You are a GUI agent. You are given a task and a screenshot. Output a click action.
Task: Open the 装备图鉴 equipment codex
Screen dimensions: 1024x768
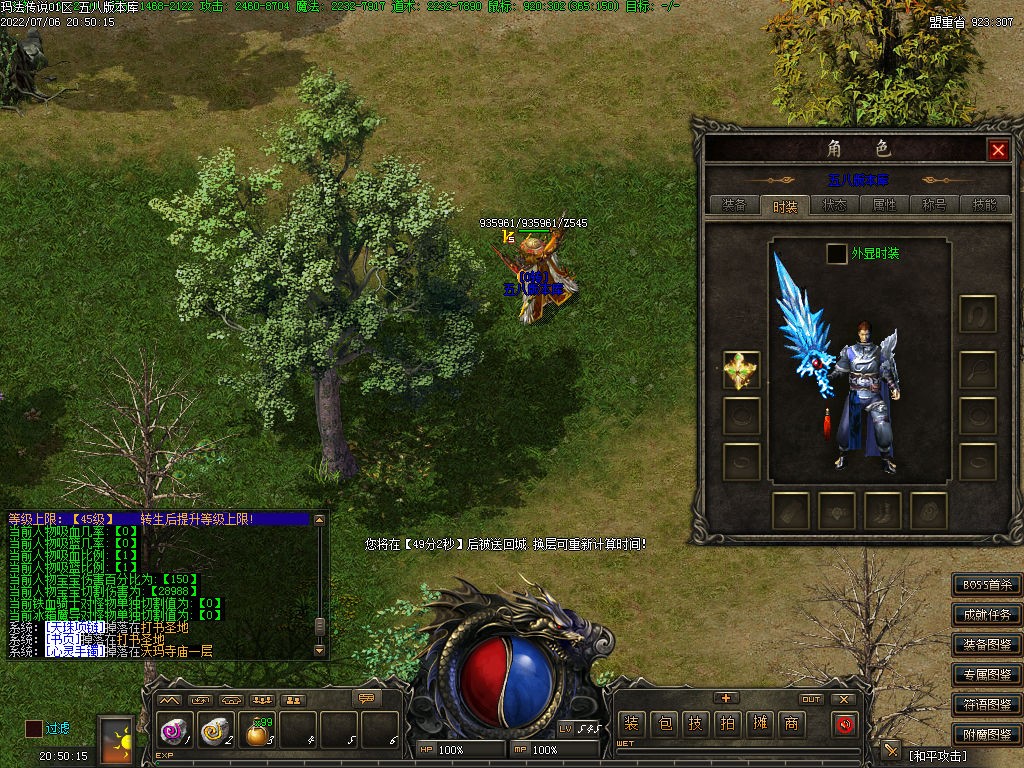[987, 645]
